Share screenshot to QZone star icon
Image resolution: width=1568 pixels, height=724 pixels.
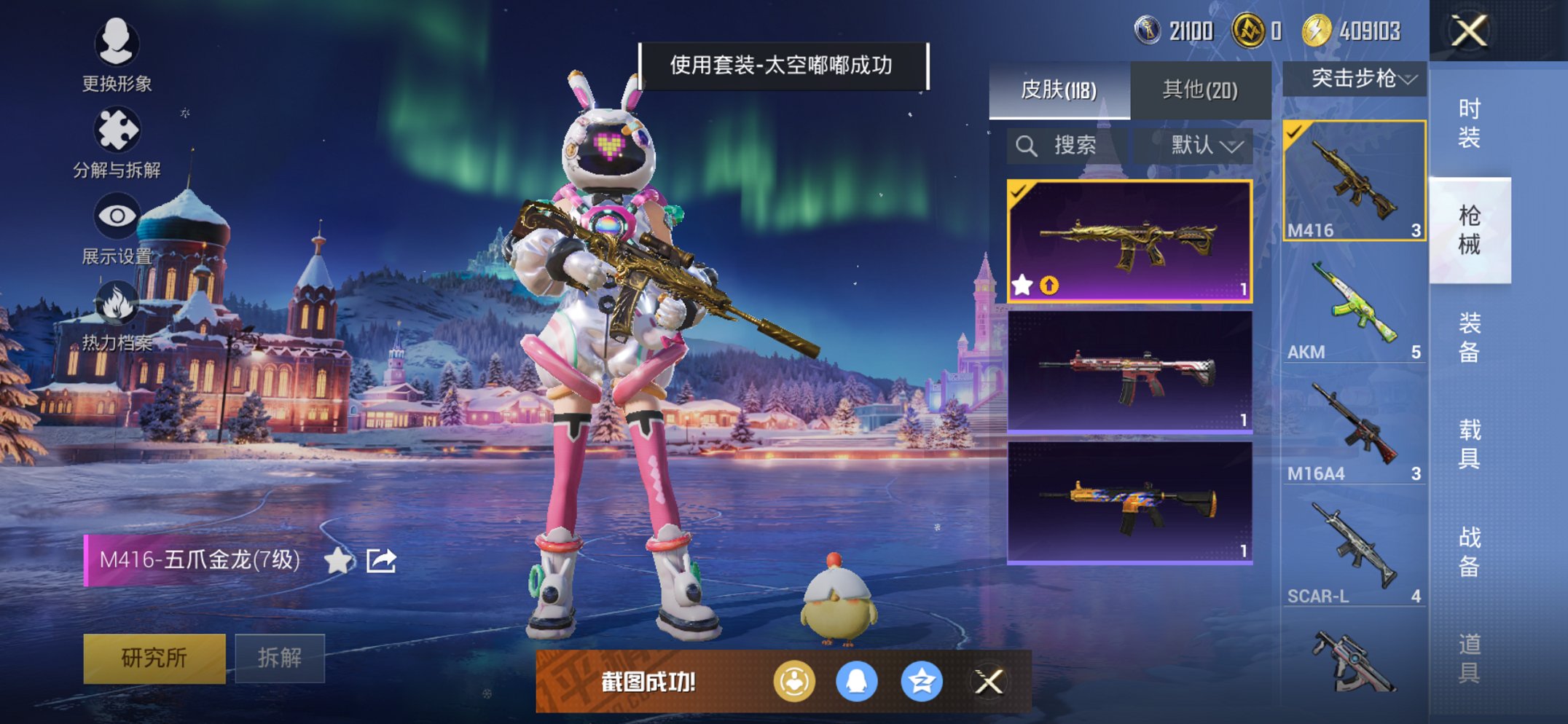tap(922, 681)
